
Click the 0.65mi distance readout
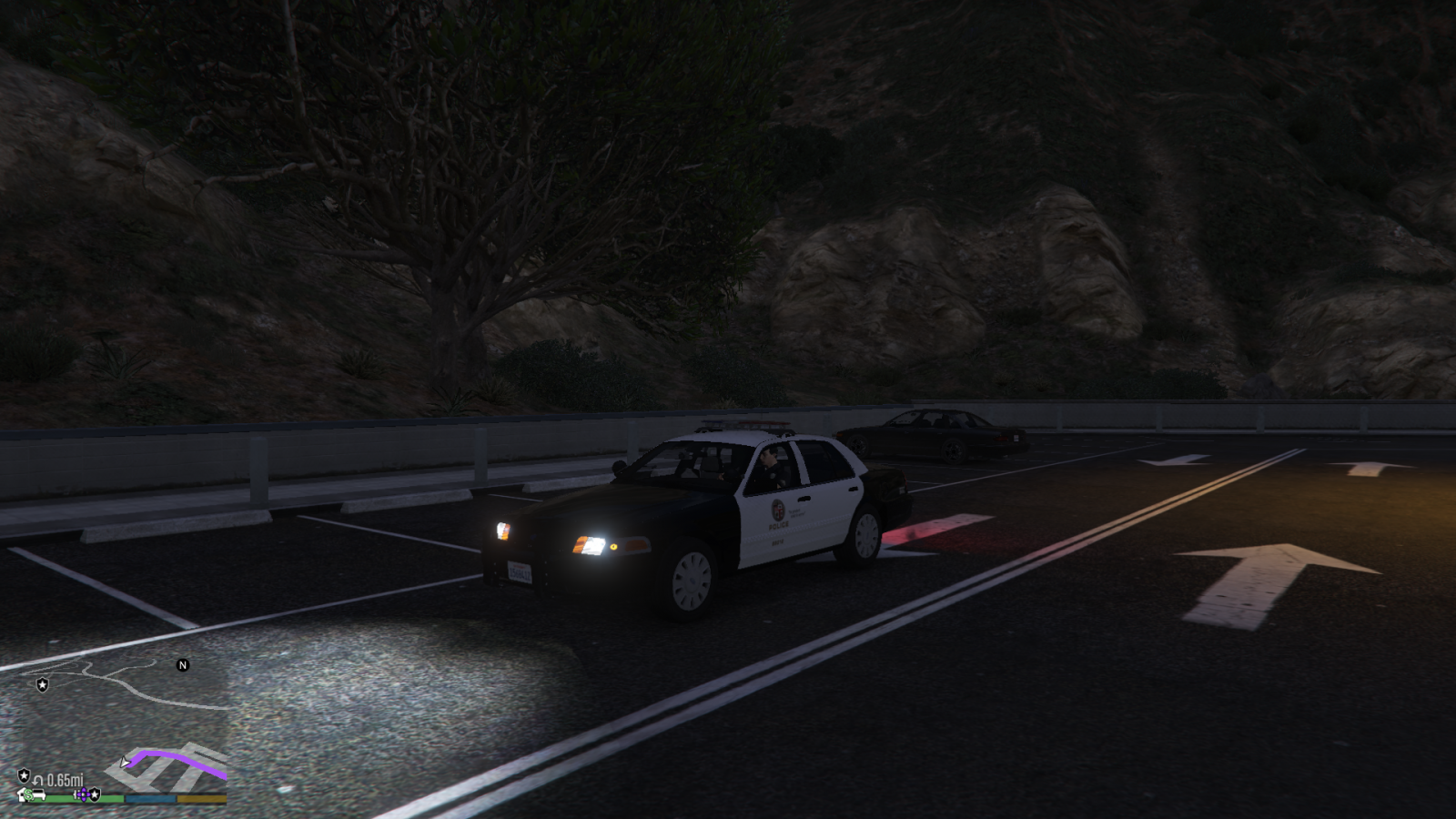coord(65,780)
